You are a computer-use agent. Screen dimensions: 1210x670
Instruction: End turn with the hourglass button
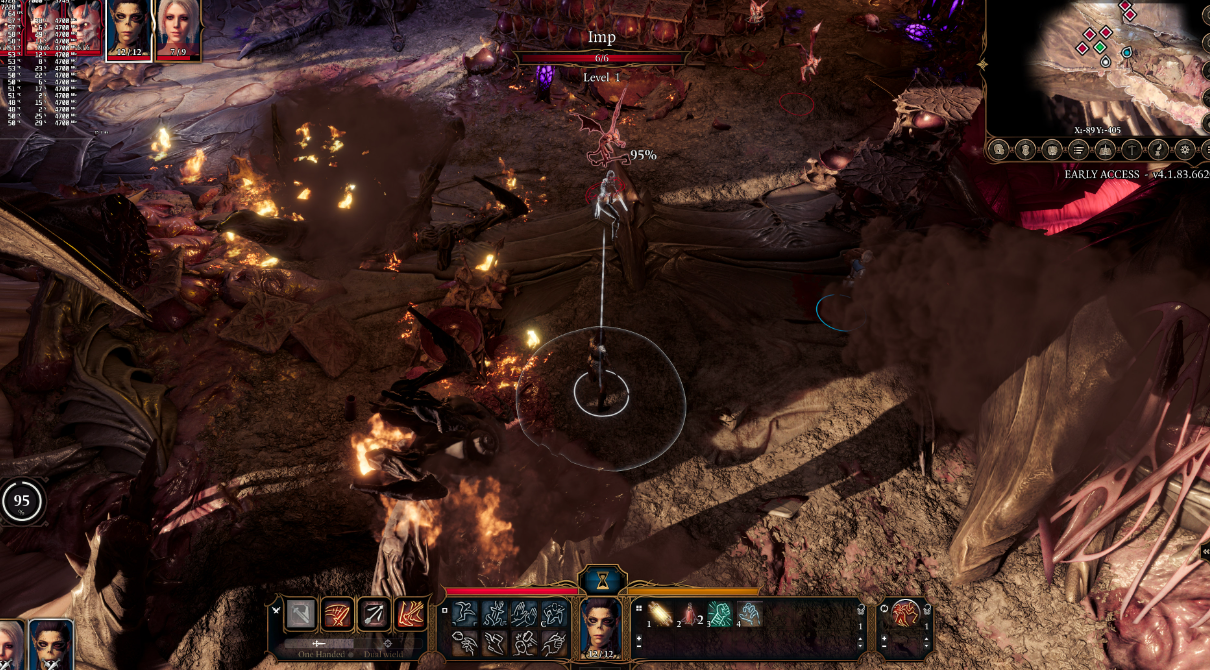[602, 580]
